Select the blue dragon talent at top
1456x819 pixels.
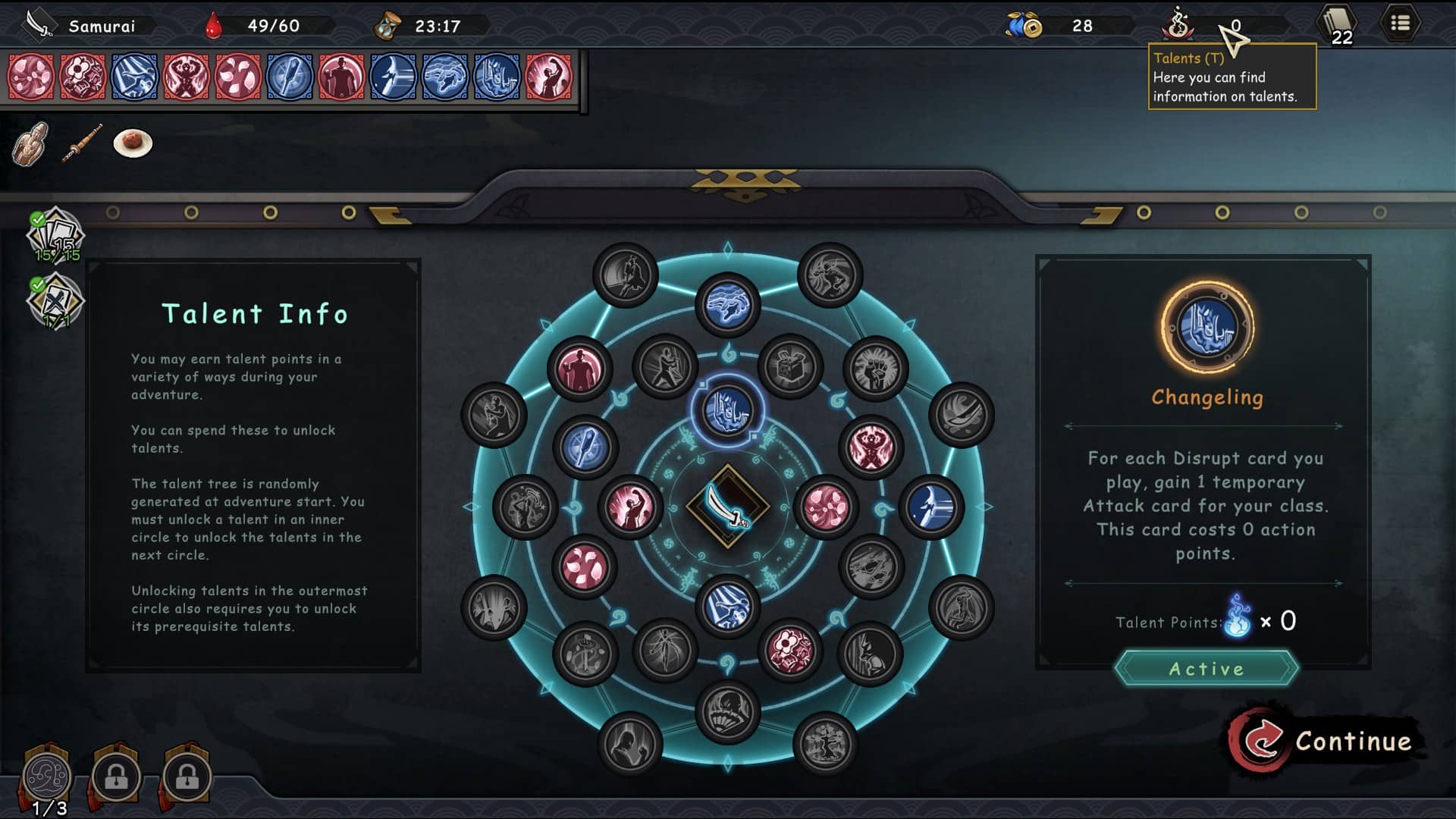727,306
